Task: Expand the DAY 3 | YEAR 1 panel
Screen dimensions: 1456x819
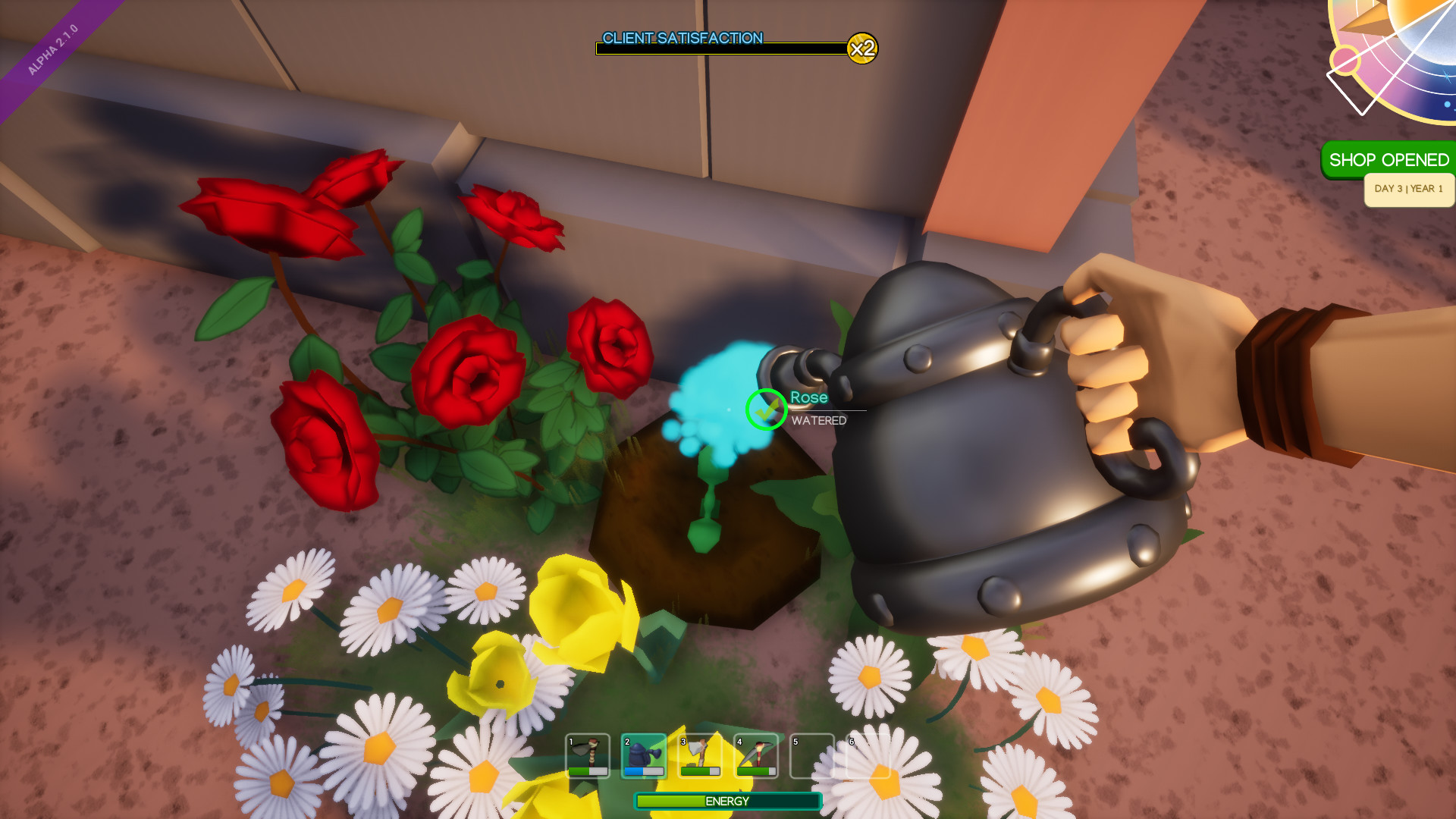Action: click(1408, 190)
